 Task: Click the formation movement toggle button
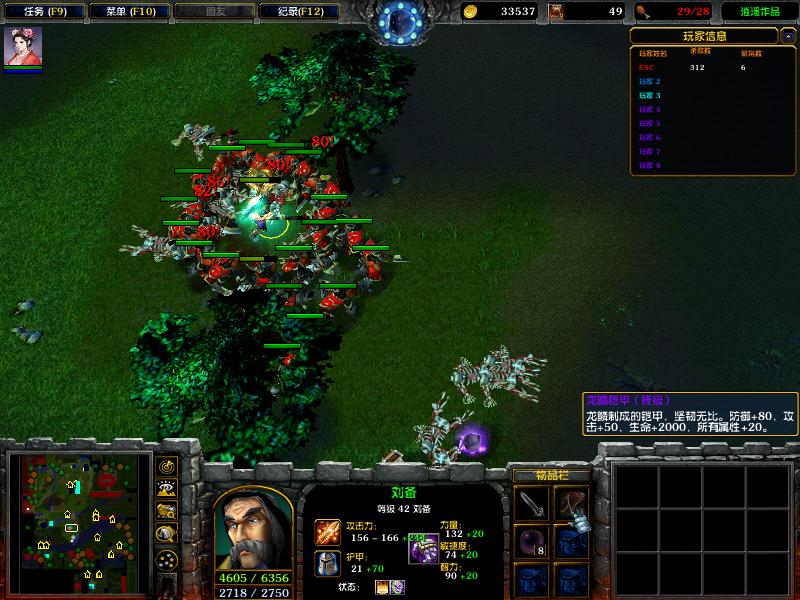click(x=167, y=557)
